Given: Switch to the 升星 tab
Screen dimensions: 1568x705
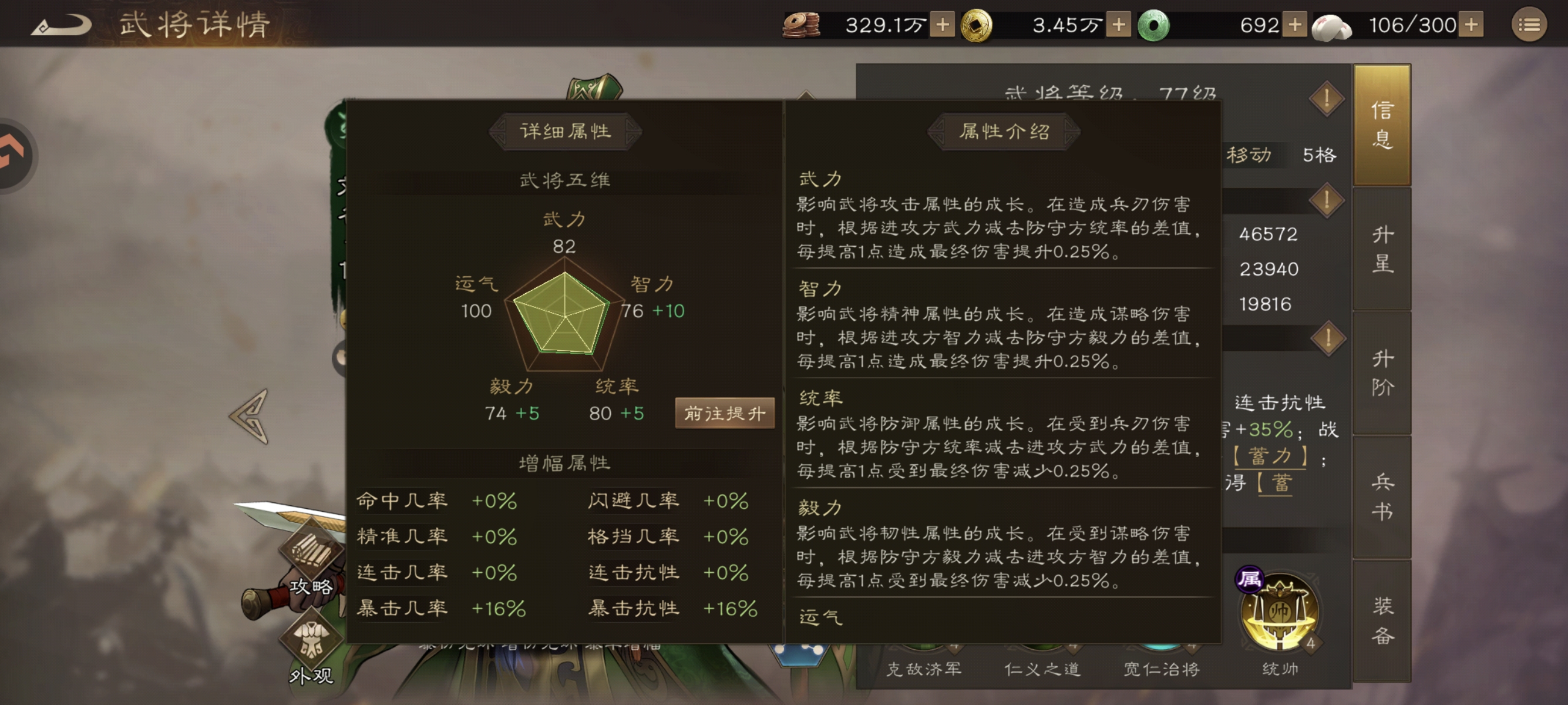Looking at the screenshot, I should [1382, 250].
